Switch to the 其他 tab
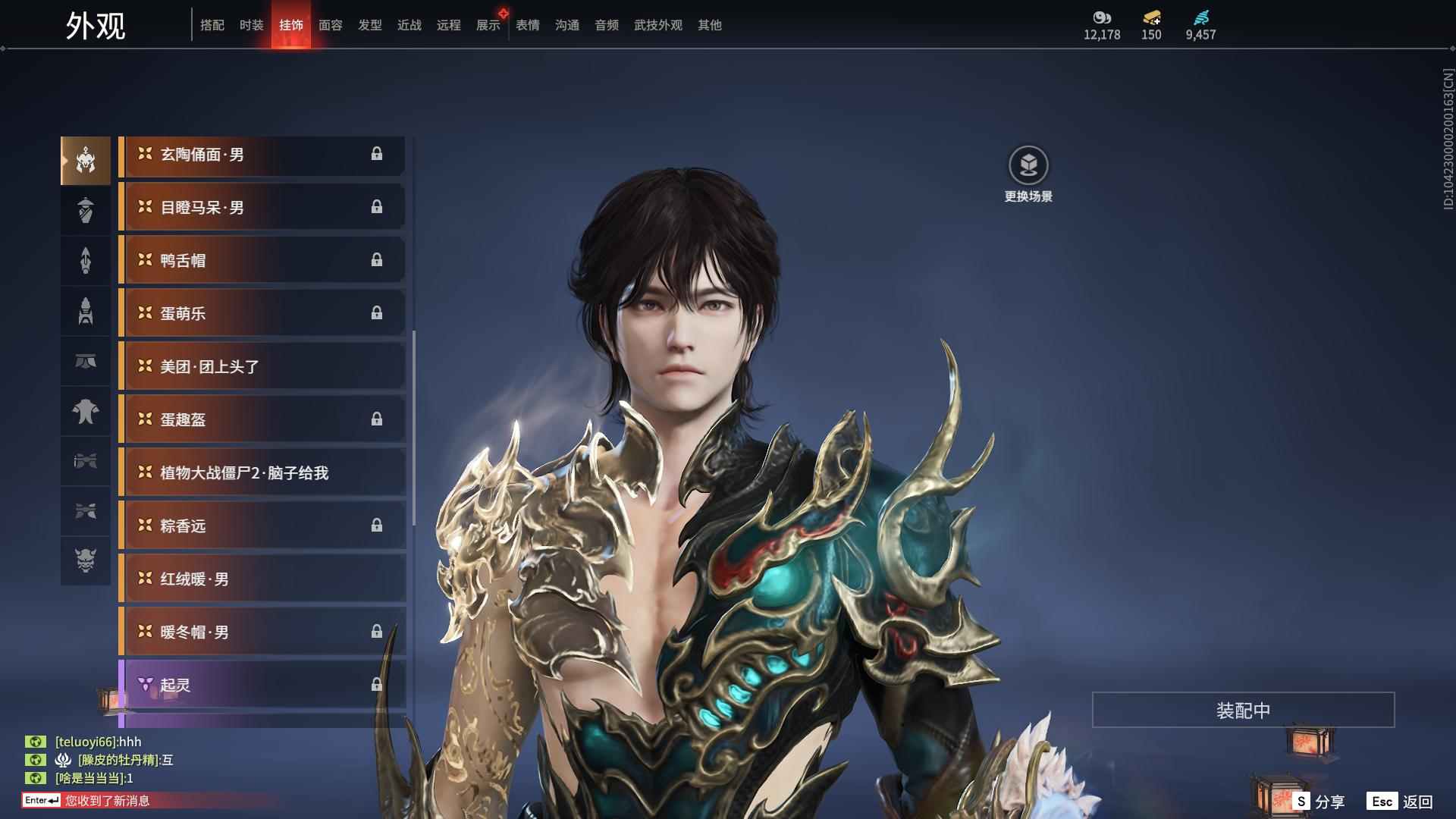Viewport: 1456px width, 819px height. point(710,25)
